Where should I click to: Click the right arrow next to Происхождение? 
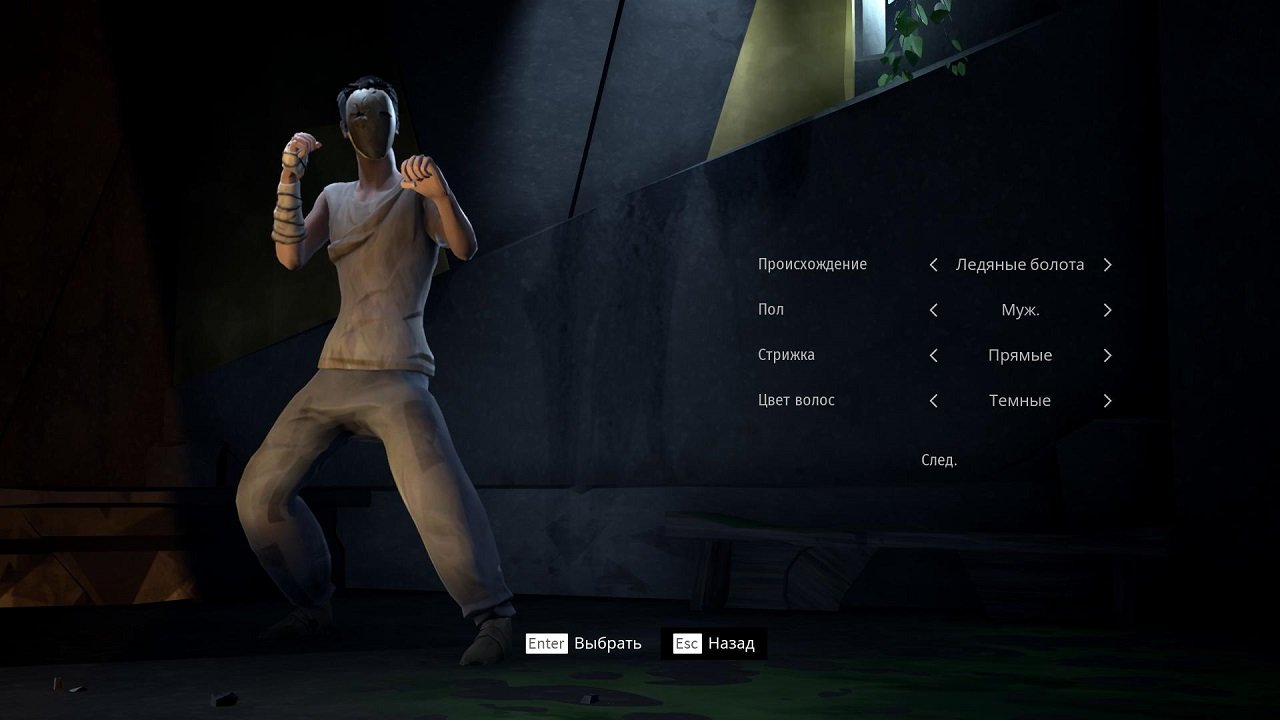point(1107,264)
